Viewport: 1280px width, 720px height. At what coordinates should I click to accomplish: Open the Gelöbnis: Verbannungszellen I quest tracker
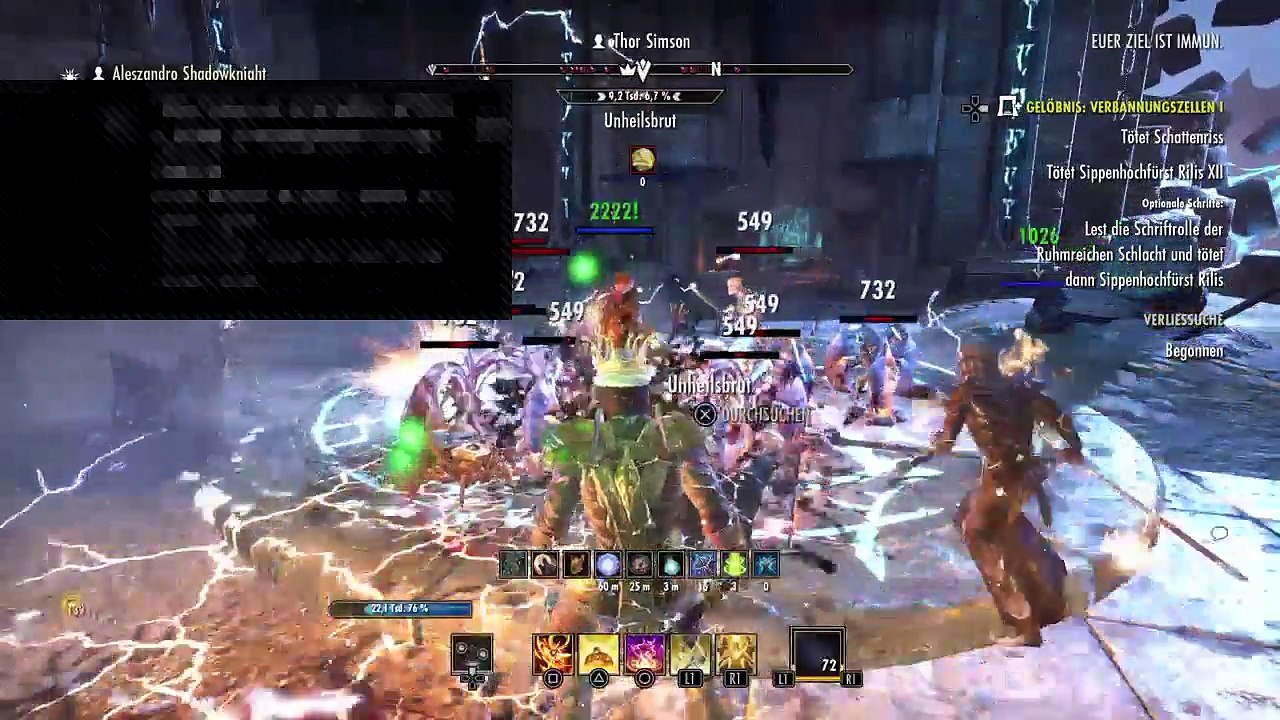[1124, 107]
